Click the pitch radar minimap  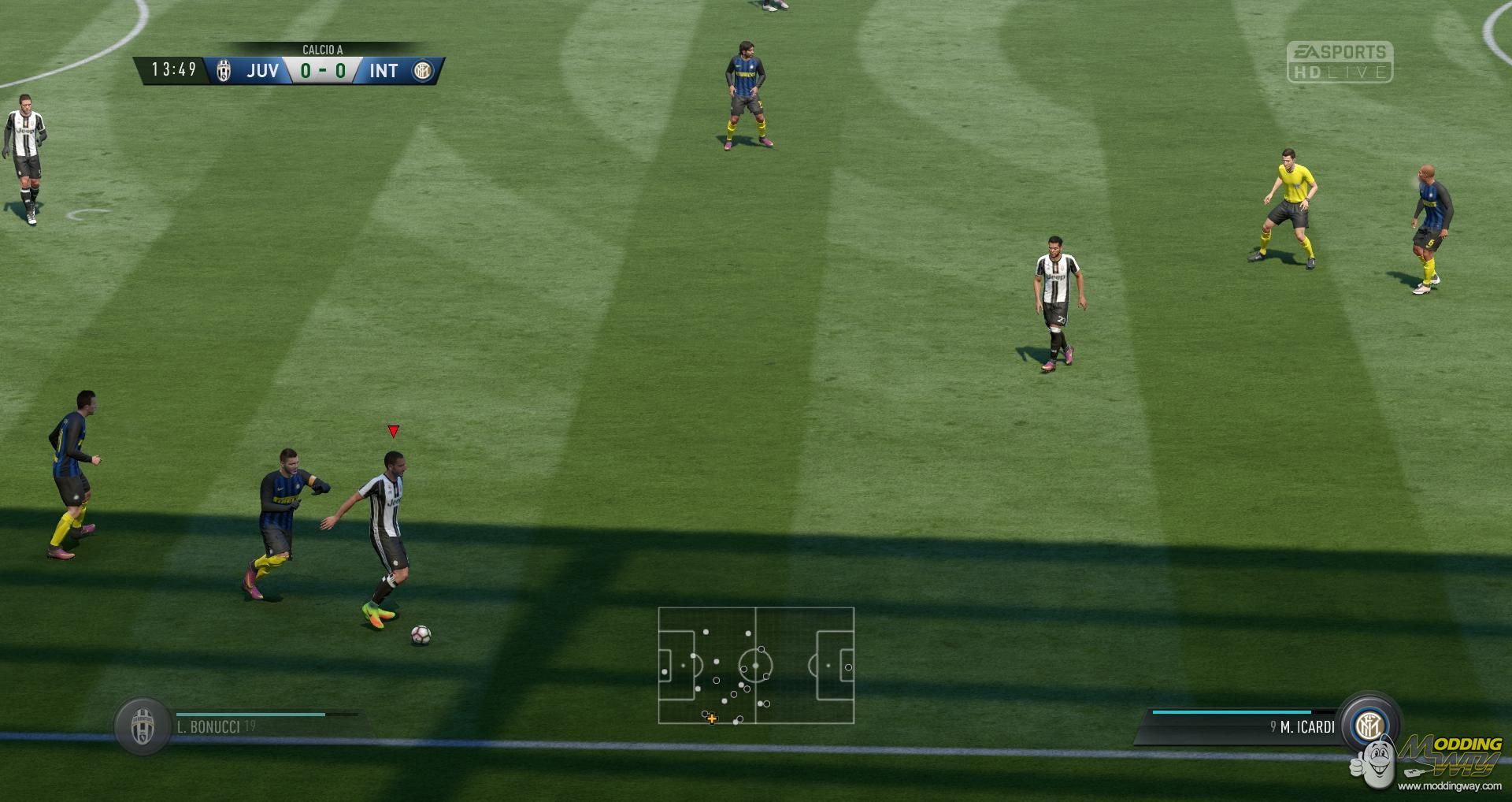pos(756,665)
